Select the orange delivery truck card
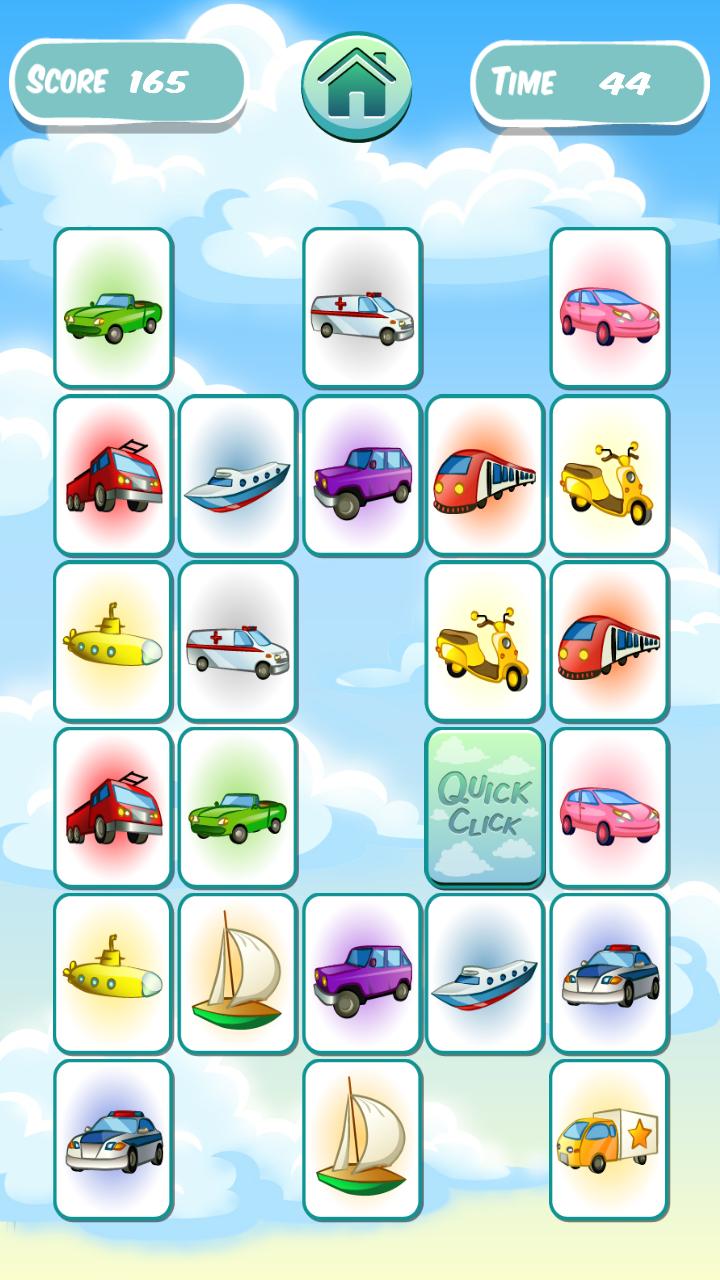 click(609, 1139)
